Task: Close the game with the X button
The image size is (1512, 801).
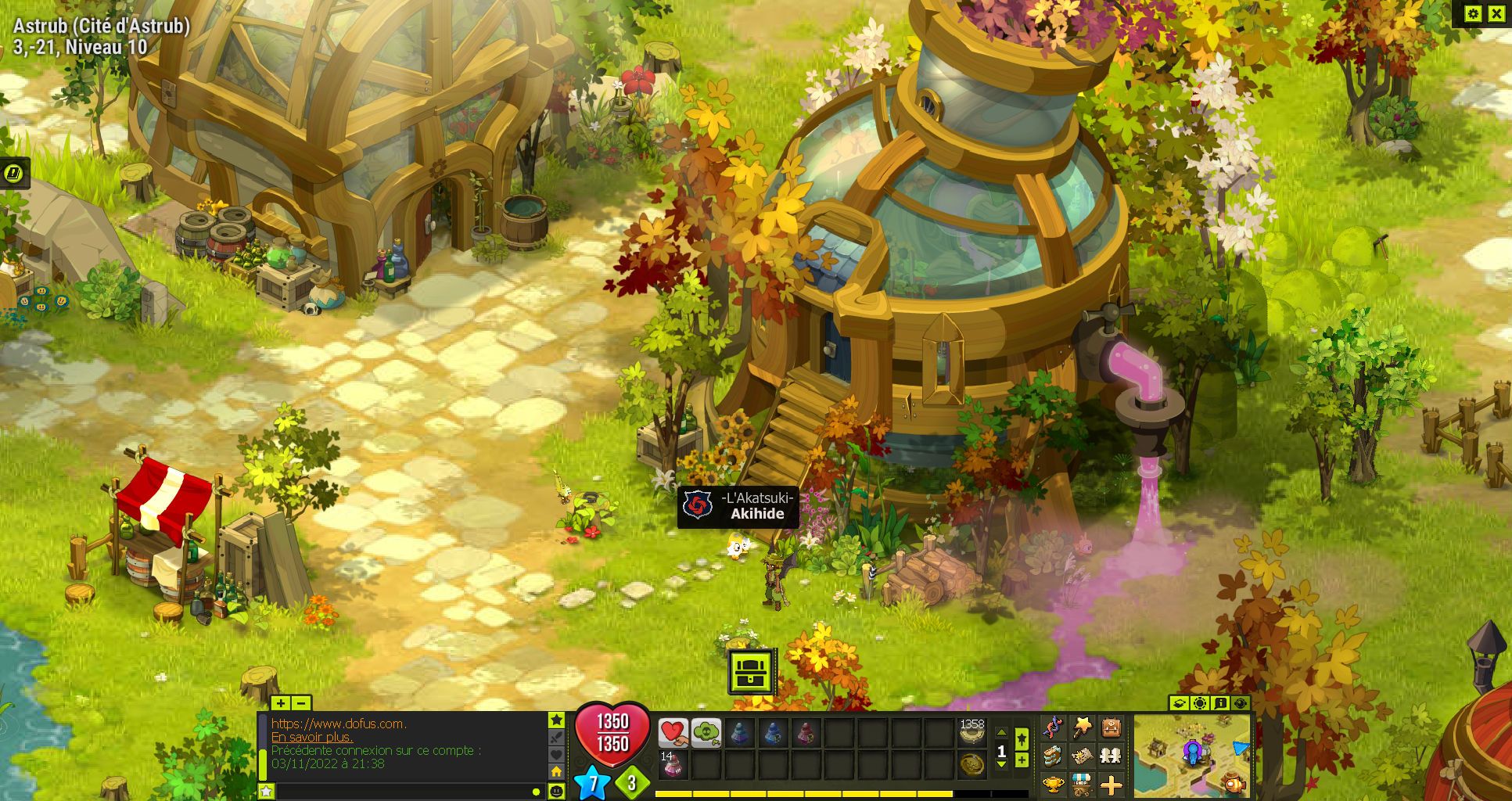Action: (x=1496, y=13)
